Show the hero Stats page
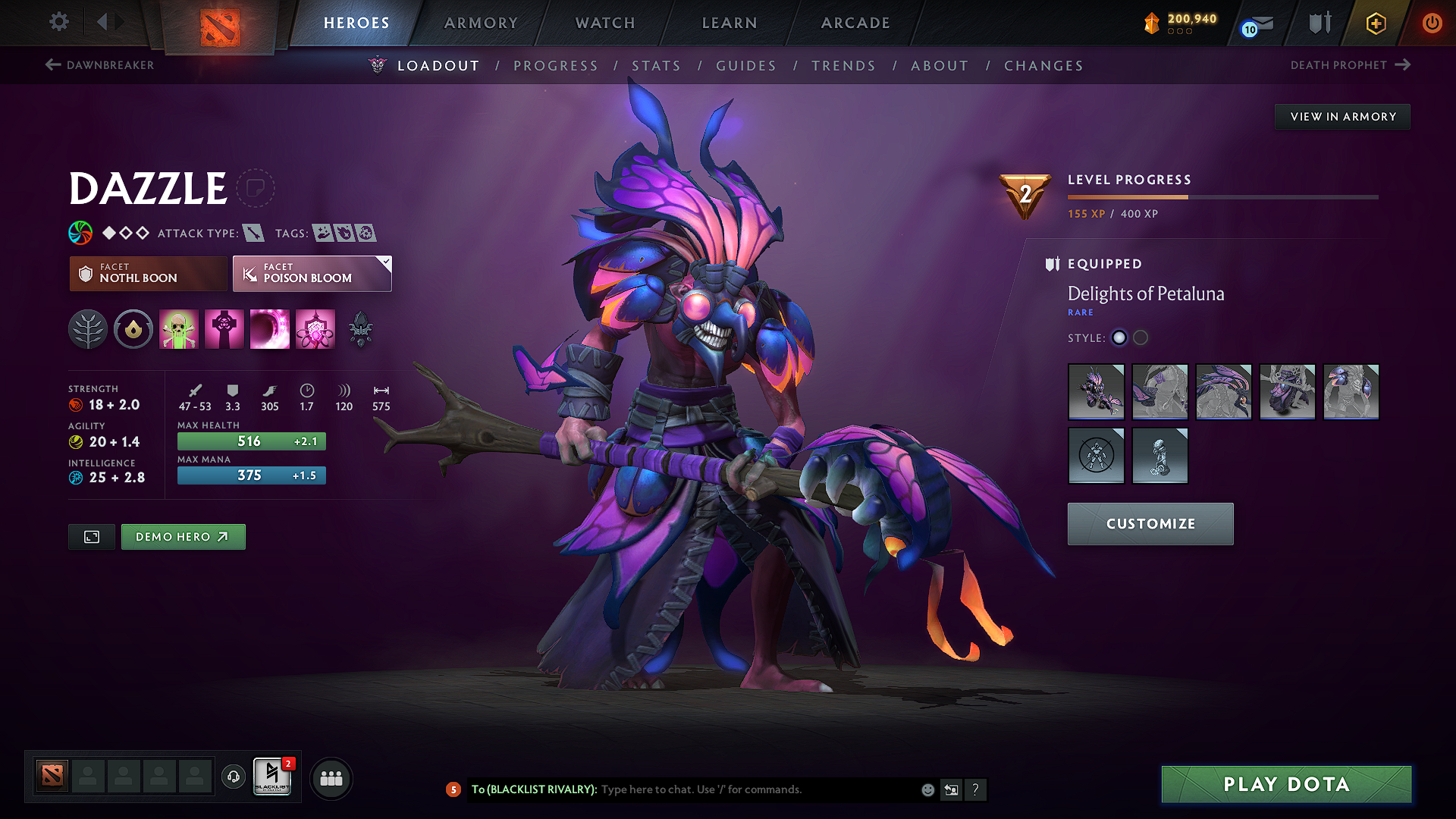This screenshot has height=819, width=1456. click(656, 66)
